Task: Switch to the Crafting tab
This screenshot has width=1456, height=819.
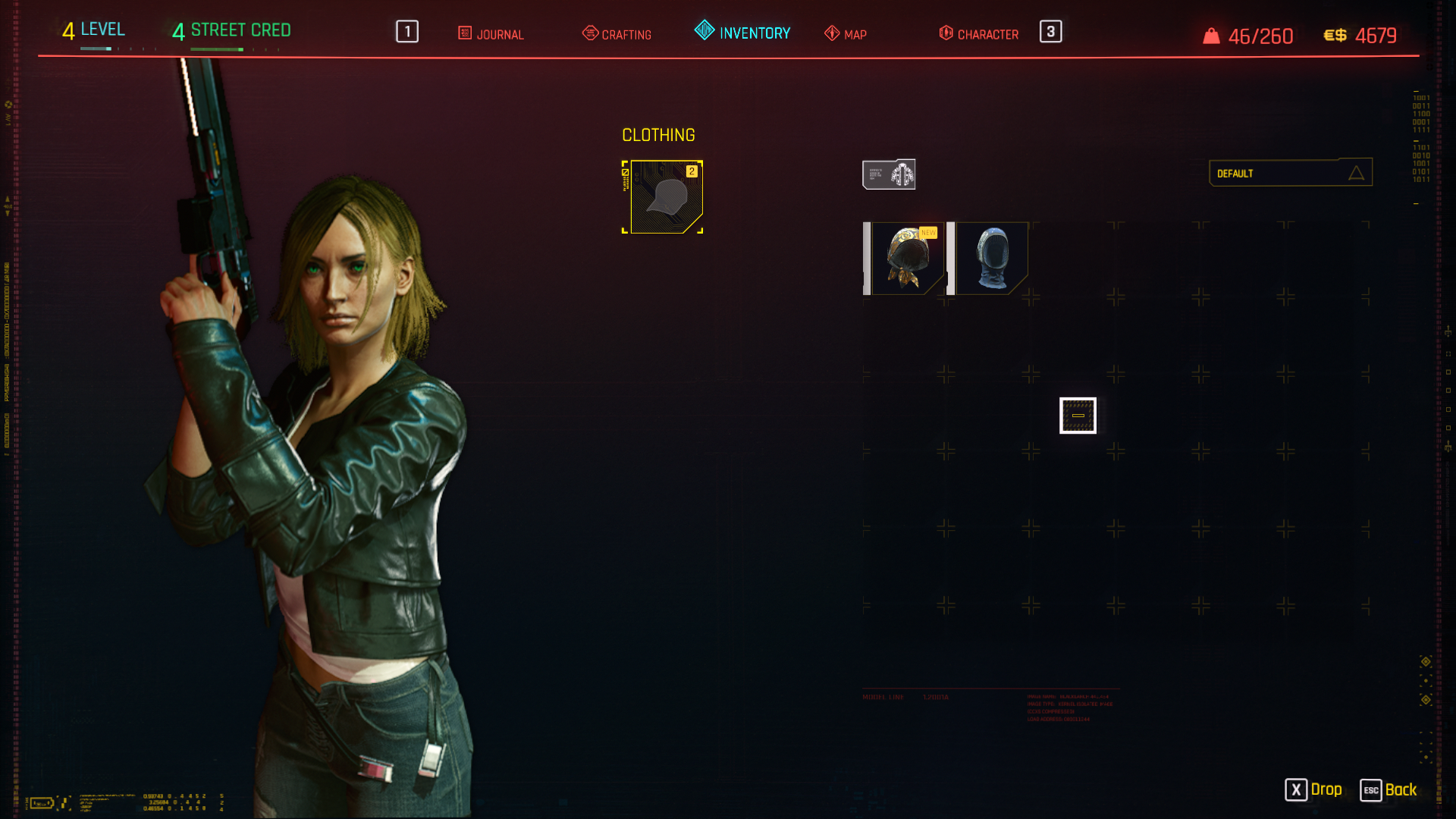Action: 617,34
